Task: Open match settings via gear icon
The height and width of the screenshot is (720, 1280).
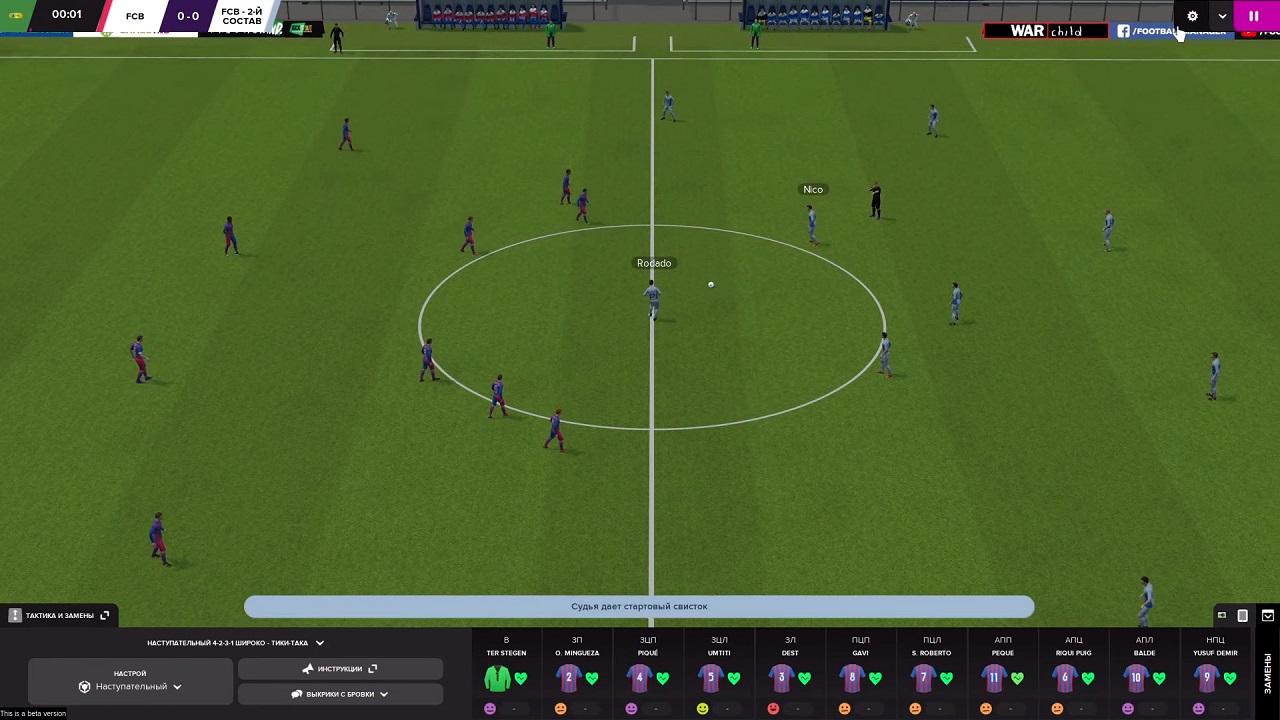Action: coord(1192,16)
